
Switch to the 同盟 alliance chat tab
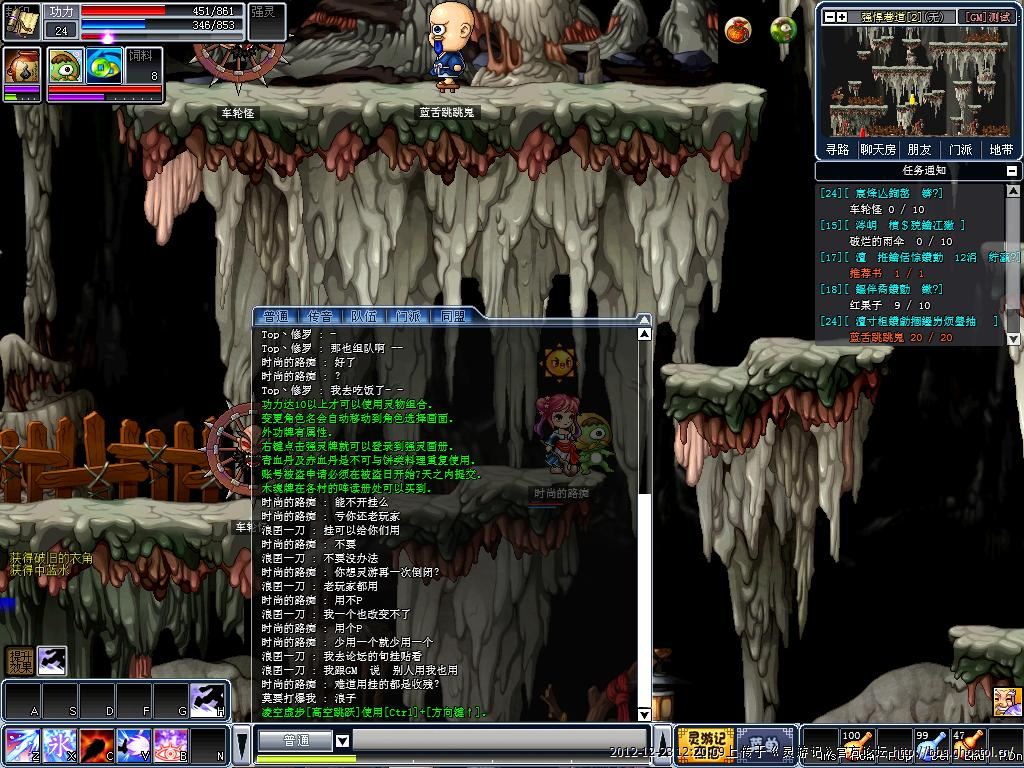(453, 316)
